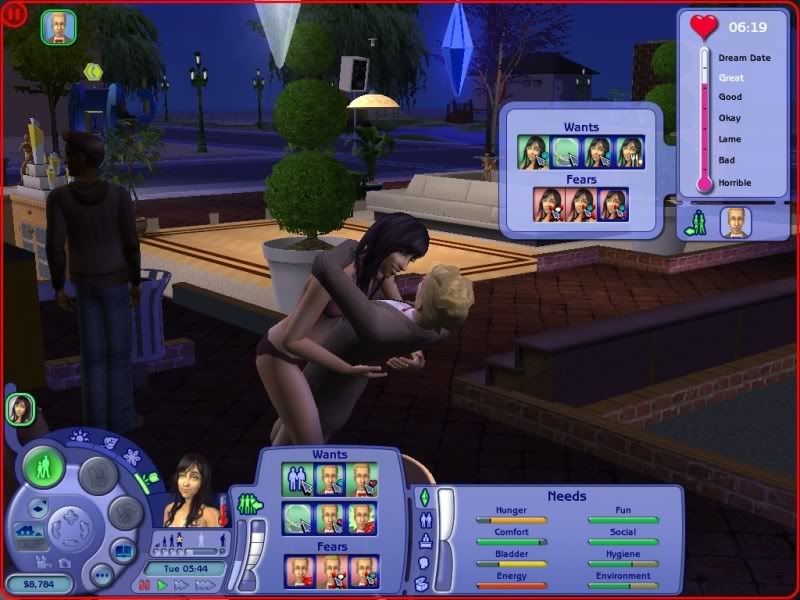Pause the game with the red pause button
Image resolution: width=800 pixels, height=600 pixels.
144,584
